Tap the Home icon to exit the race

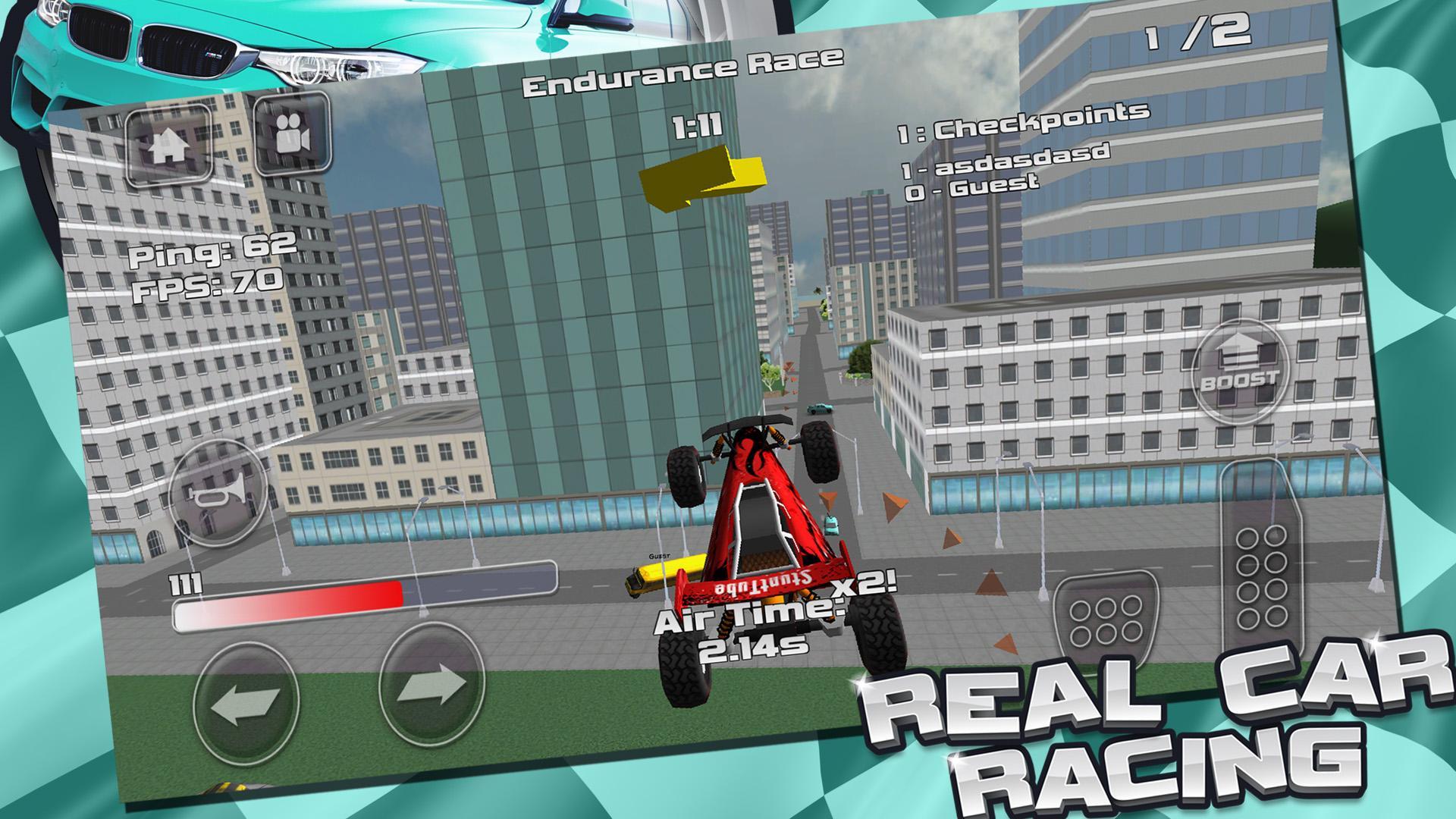tap(171, 144)
